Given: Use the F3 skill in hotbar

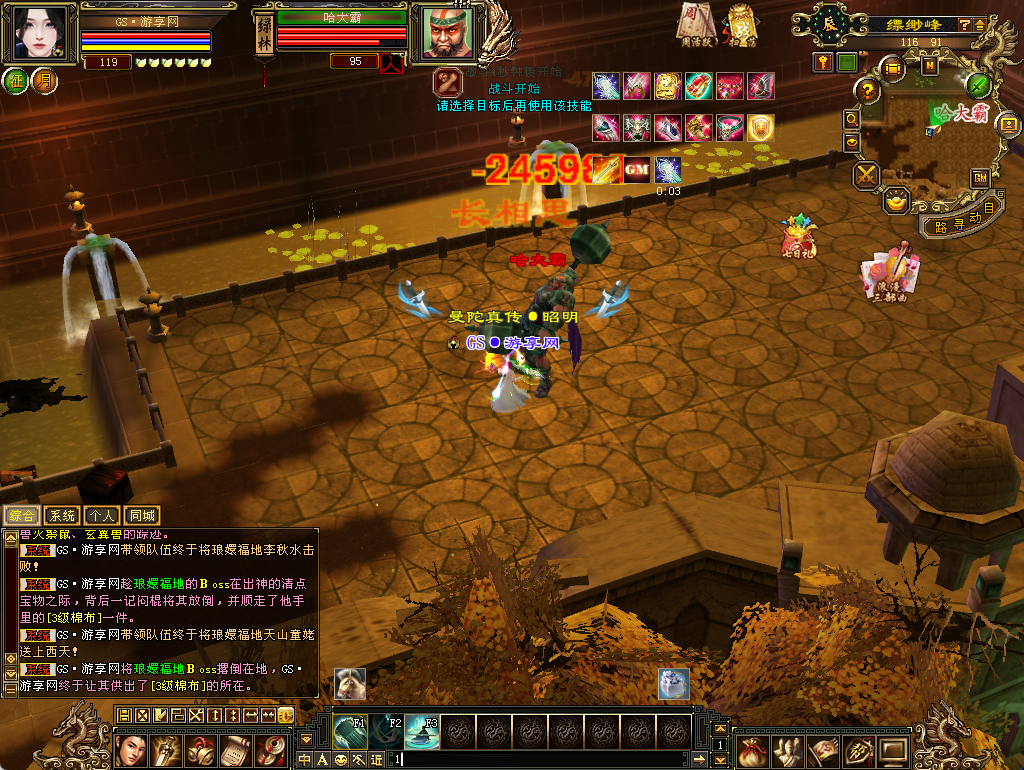Looking at the screenshot, I should pos(422,733).
